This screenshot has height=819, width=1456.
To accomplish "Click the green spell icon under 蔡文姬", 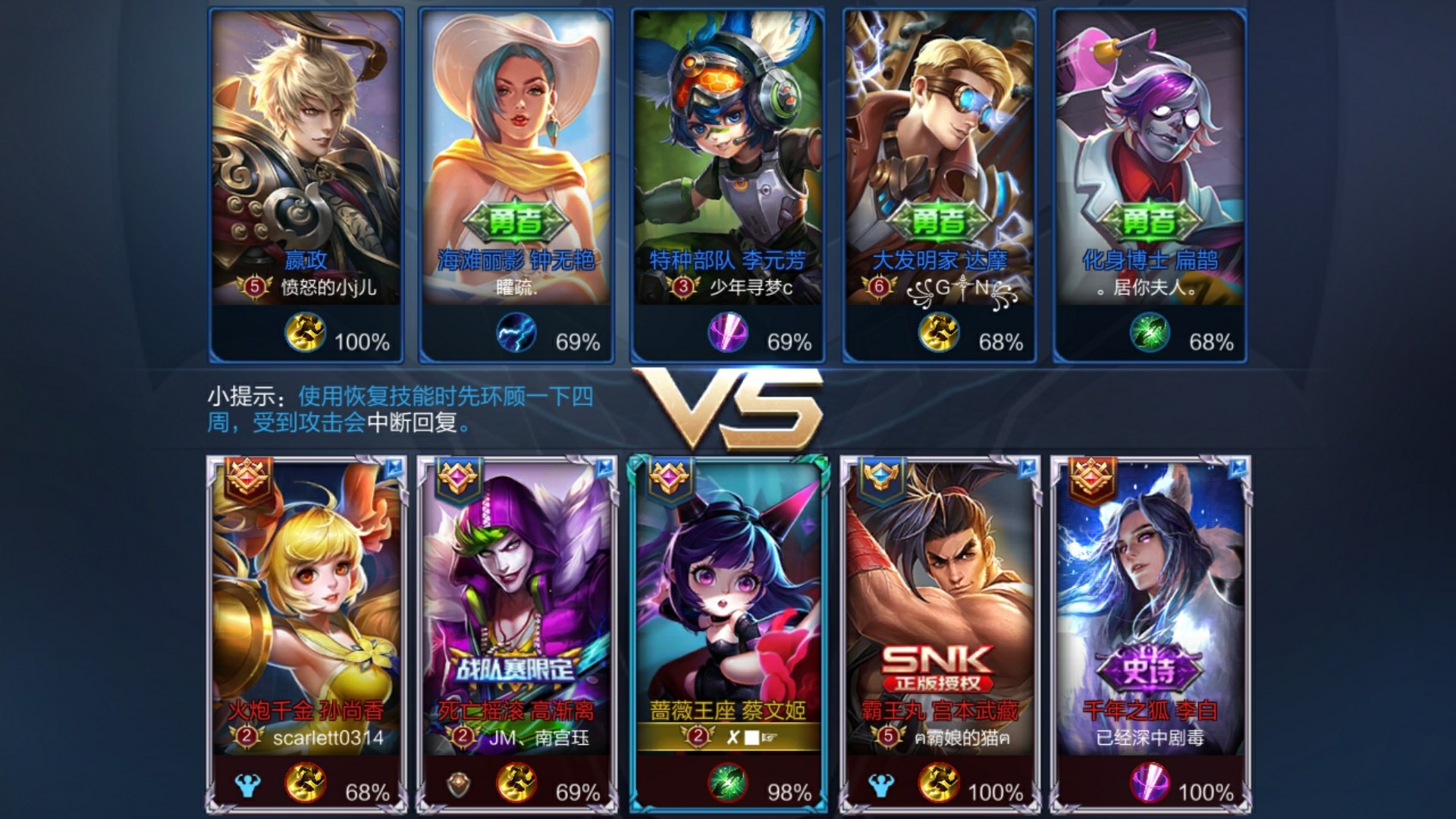I will pyautogui.click(x=728, y=783).
